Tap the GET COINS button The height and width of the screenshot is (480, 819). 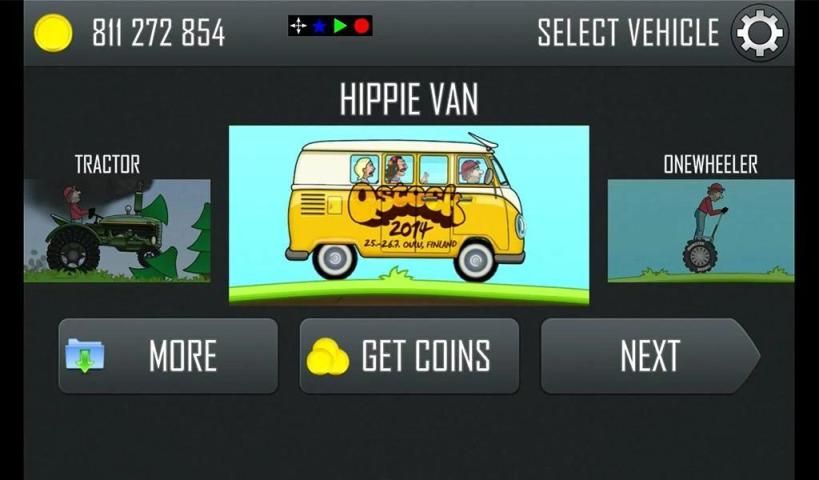click(x=409, y=356)
